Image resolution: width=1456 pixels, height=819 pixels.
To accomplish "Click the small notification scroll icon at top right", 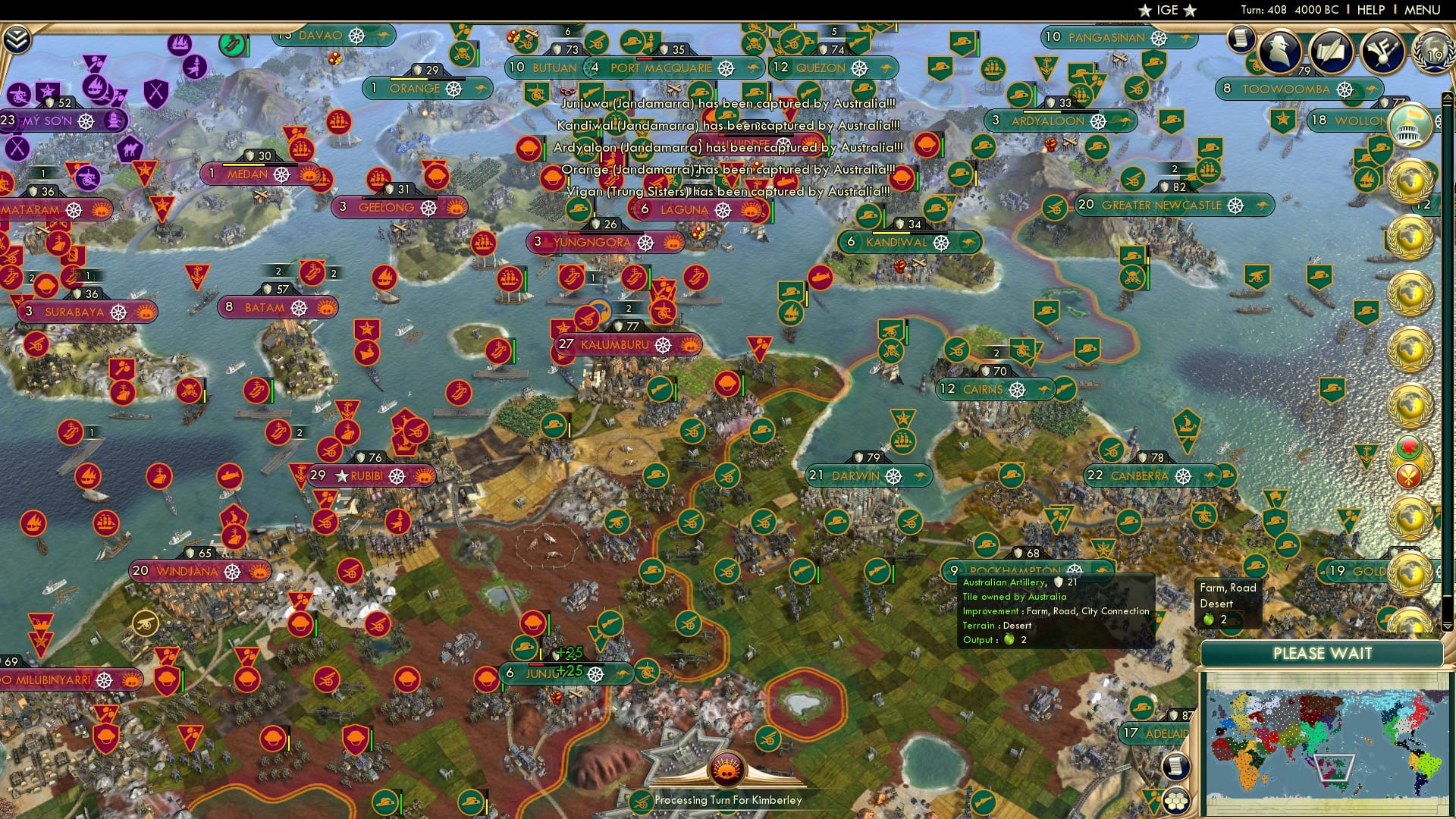I will [x=1241, y=39].
